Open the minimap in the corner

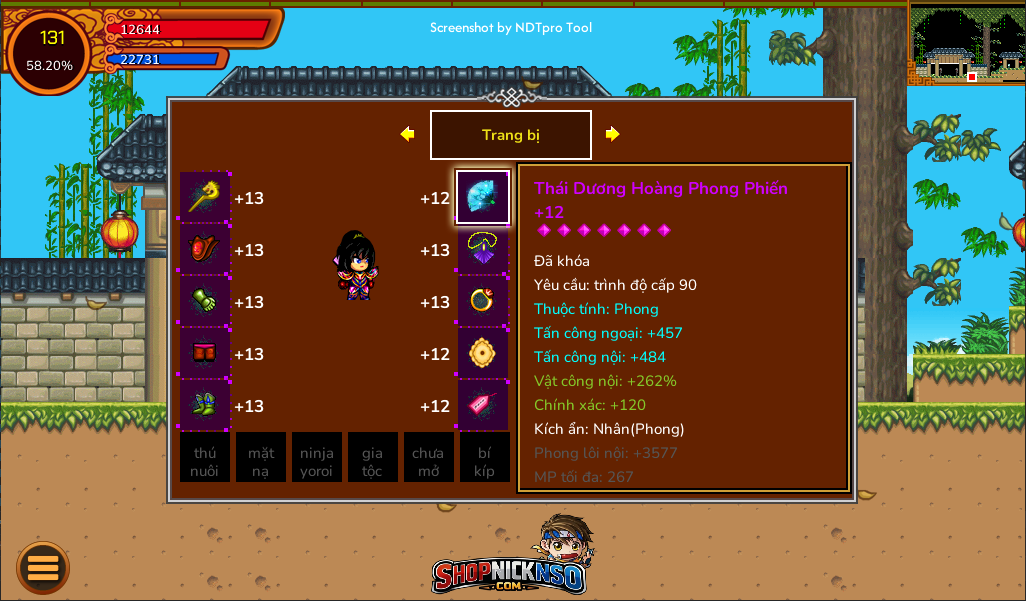967,44
